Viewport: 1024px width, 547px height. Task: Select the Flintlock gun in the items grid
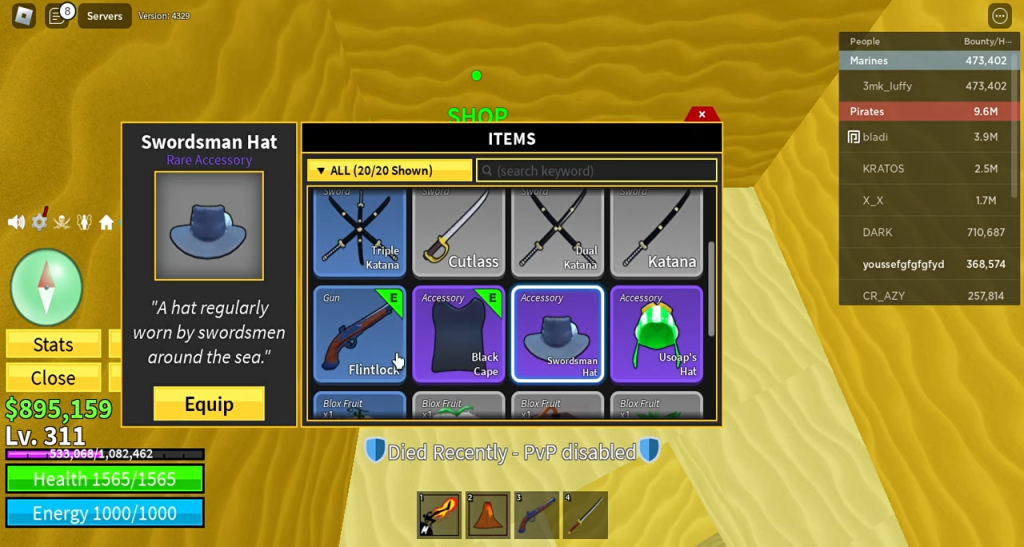(359, 334)
